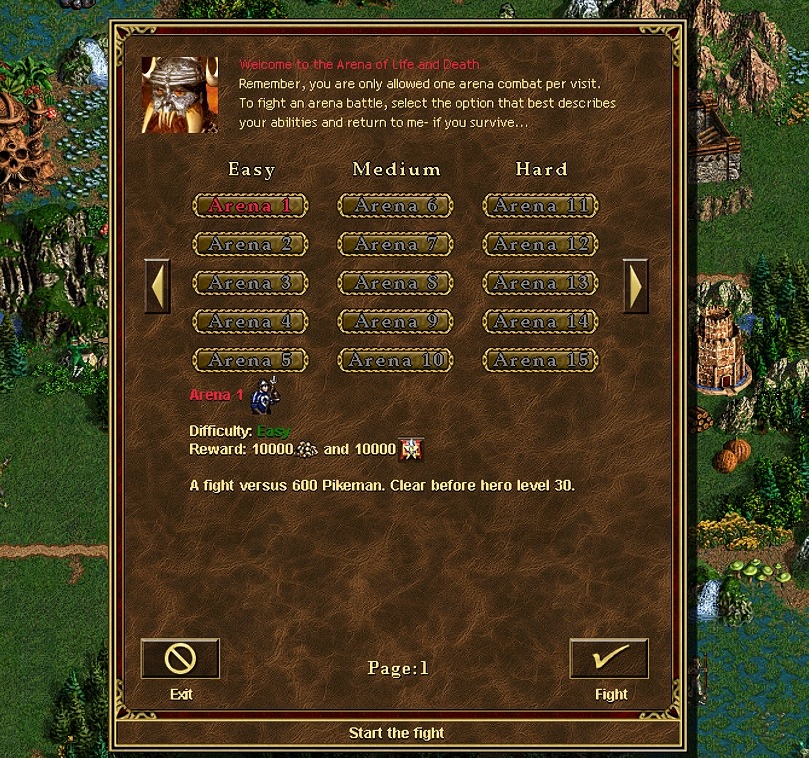Go to the next page with right arrow
This screenshot has height=758, width=809.
(x=635, y=286)
